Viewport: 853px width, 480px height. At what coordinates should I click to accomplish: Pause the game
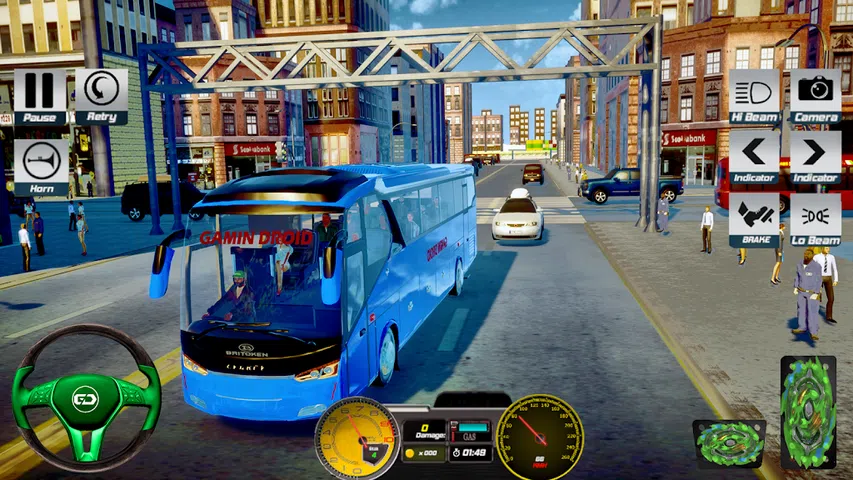40,94
